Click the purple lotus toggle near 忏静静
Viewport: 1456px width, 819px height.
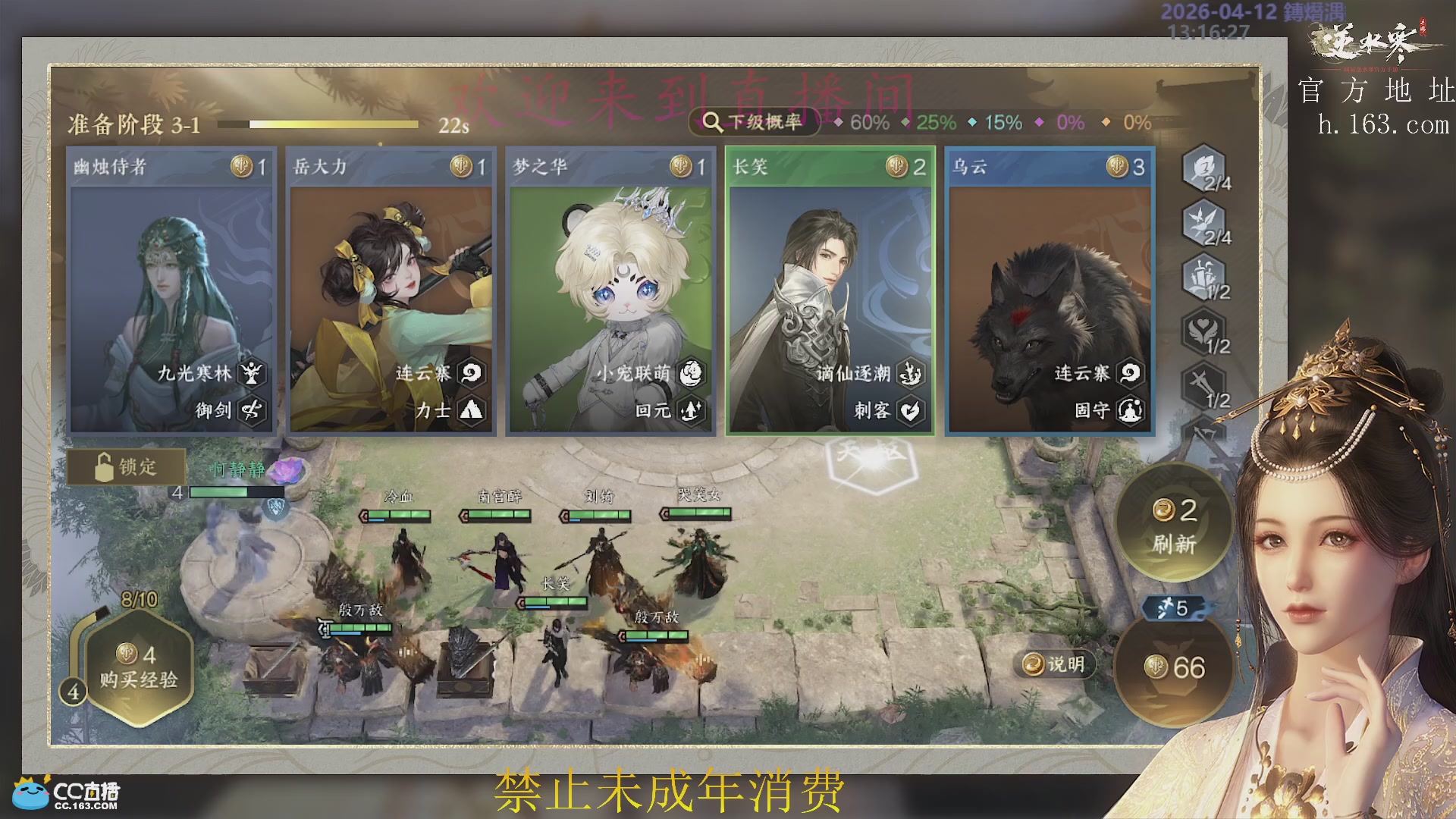(x=287, y=471)
